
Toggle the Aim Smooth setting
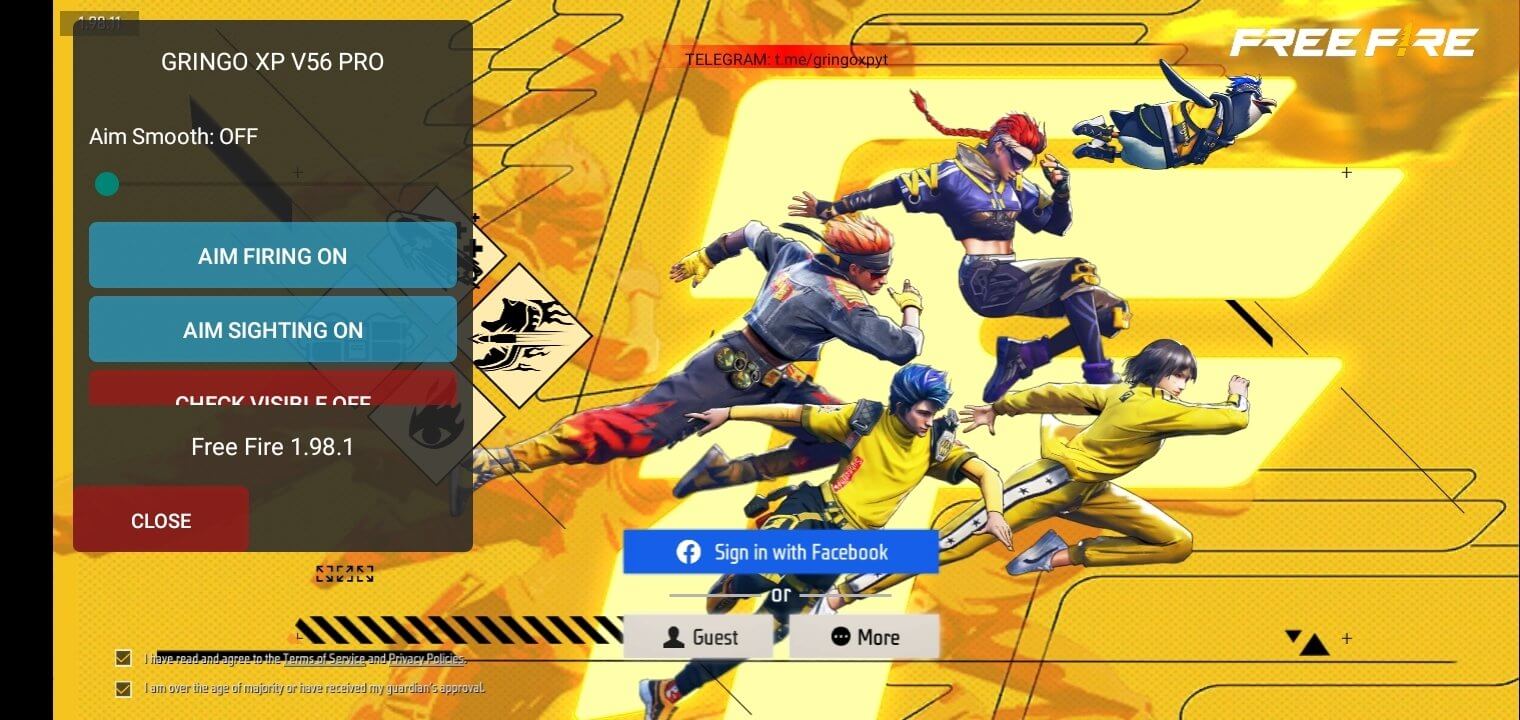coord(107,184)
